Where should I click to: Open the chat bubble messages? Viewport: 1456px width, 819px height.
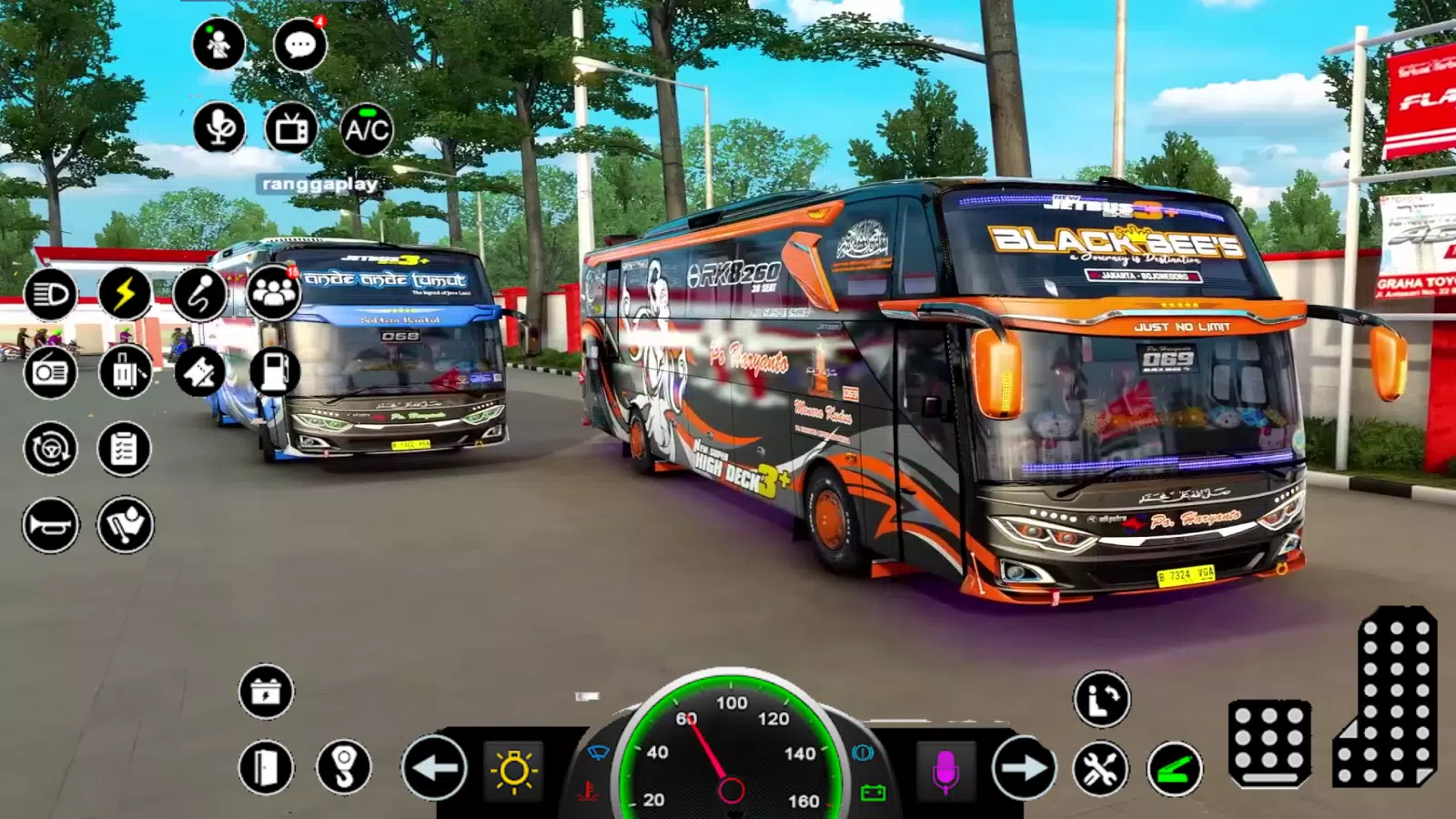click(299, 44)
